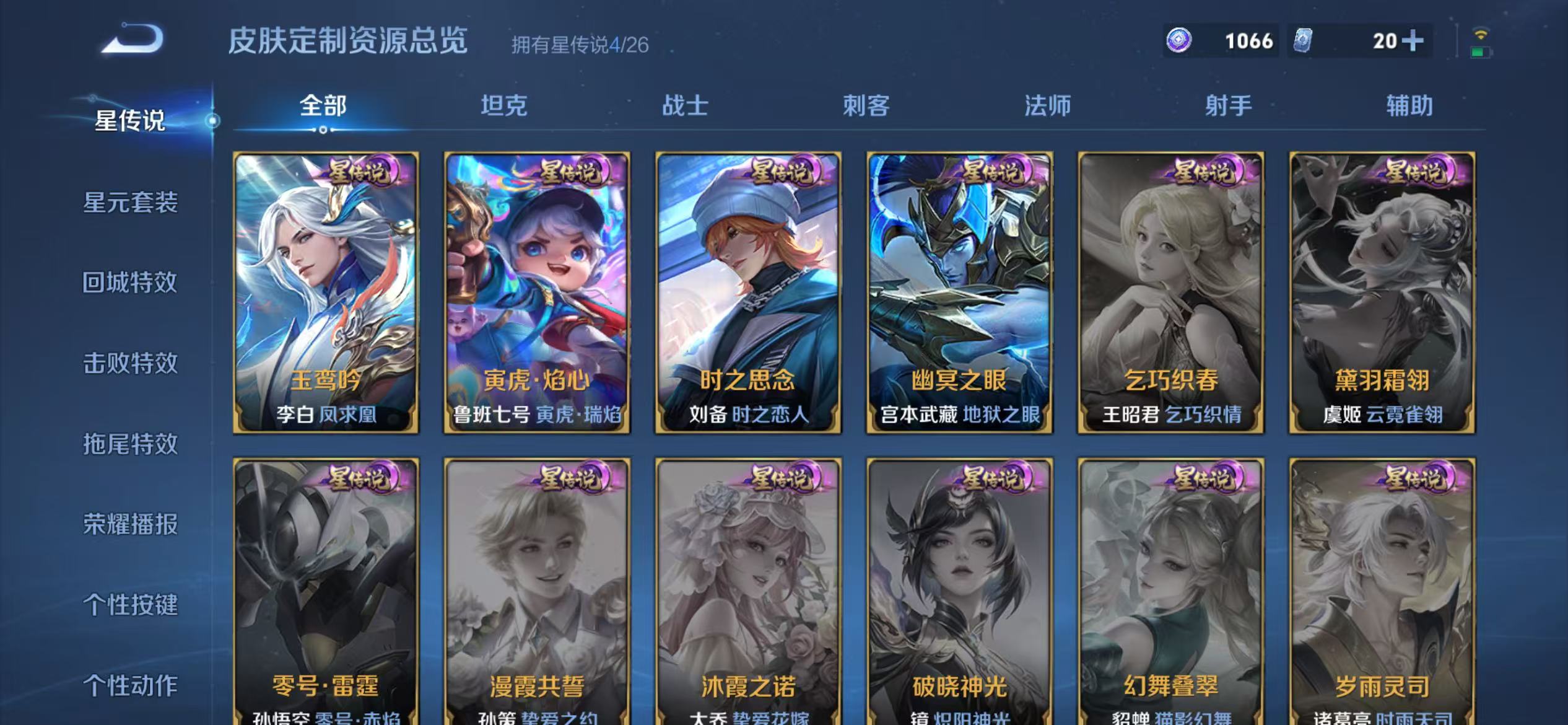Select 荣耀播报 in the sidebar
Screen dimensions: 1568x725
tap(129, 524)
